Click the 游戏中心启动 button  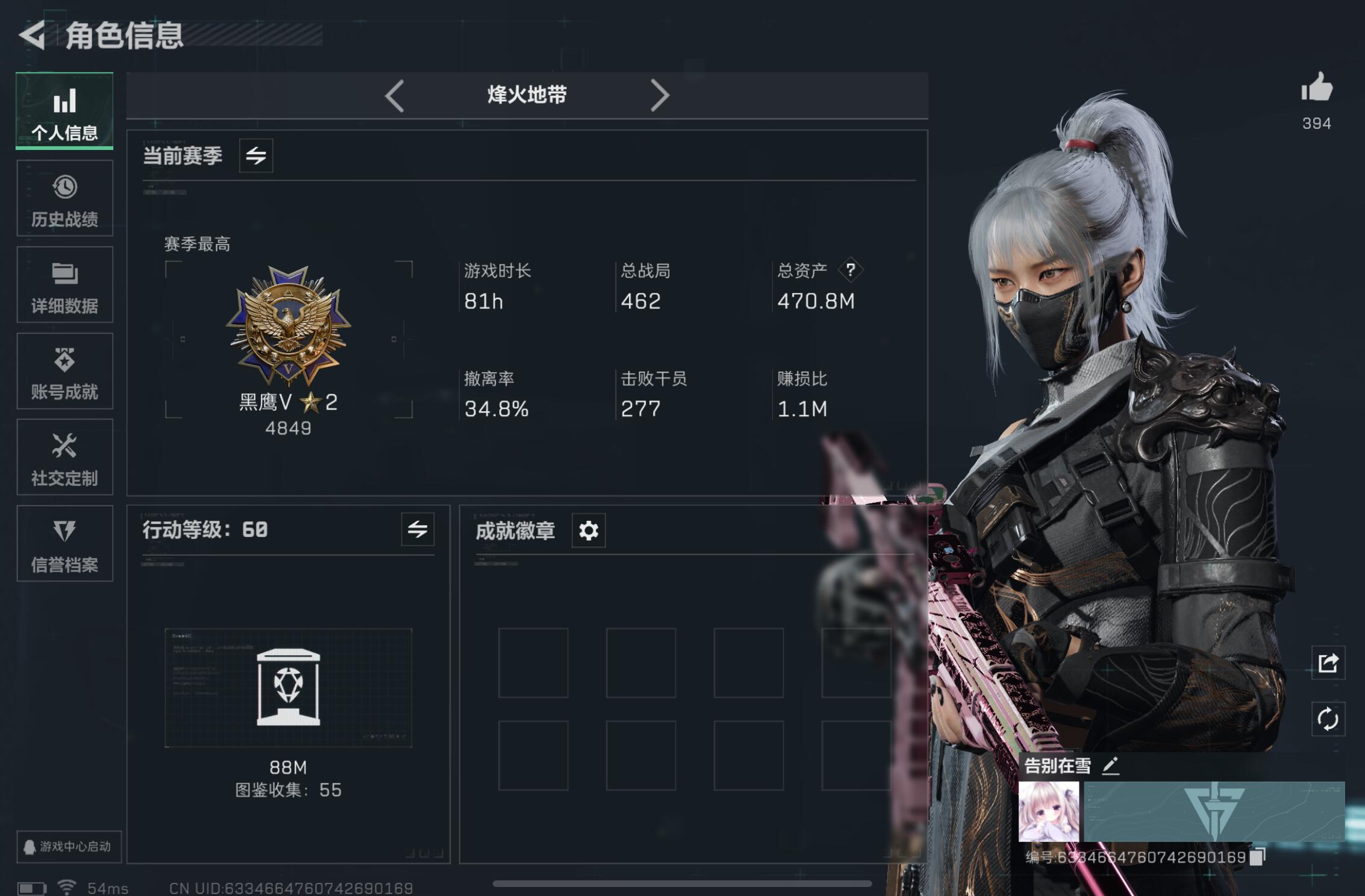tap(68, 846)
